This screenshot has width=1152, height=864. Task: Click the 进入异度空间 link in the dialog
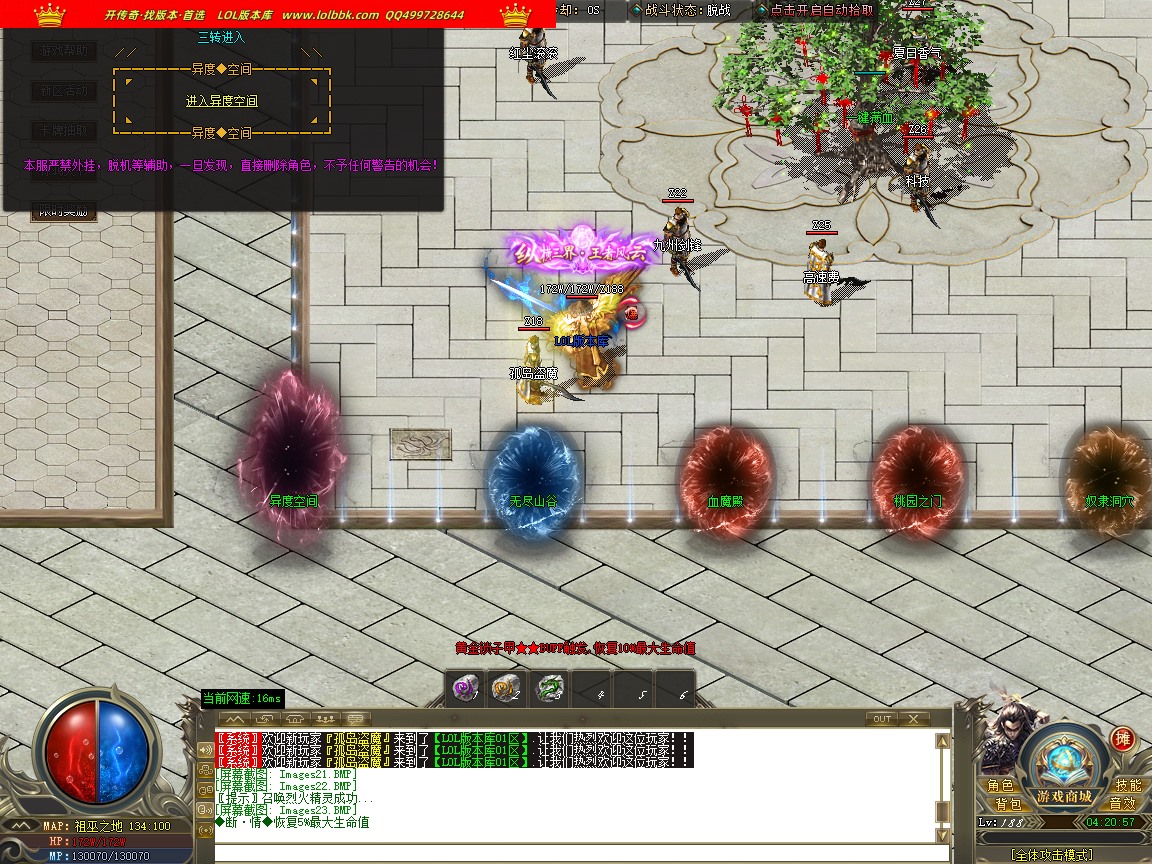click(221, 101)
